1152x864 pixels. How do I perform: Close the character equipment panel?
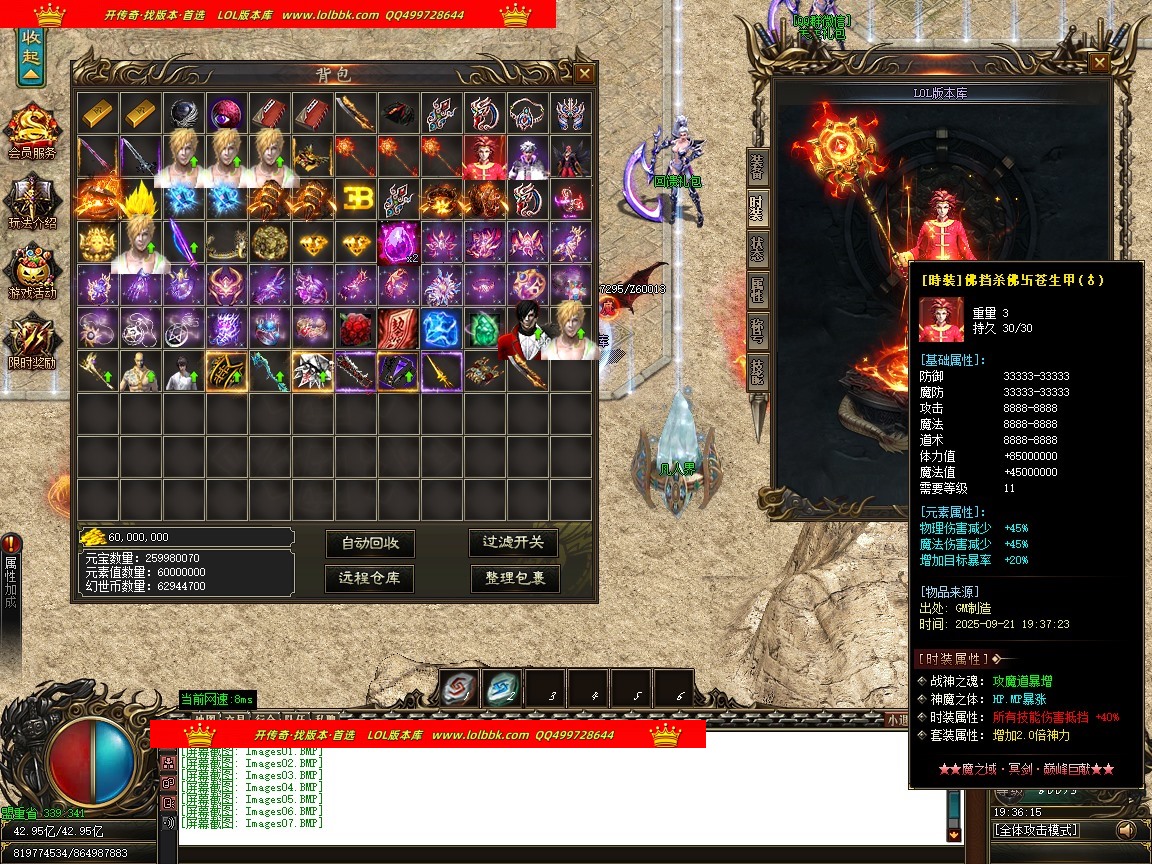tap(1099, 62)
